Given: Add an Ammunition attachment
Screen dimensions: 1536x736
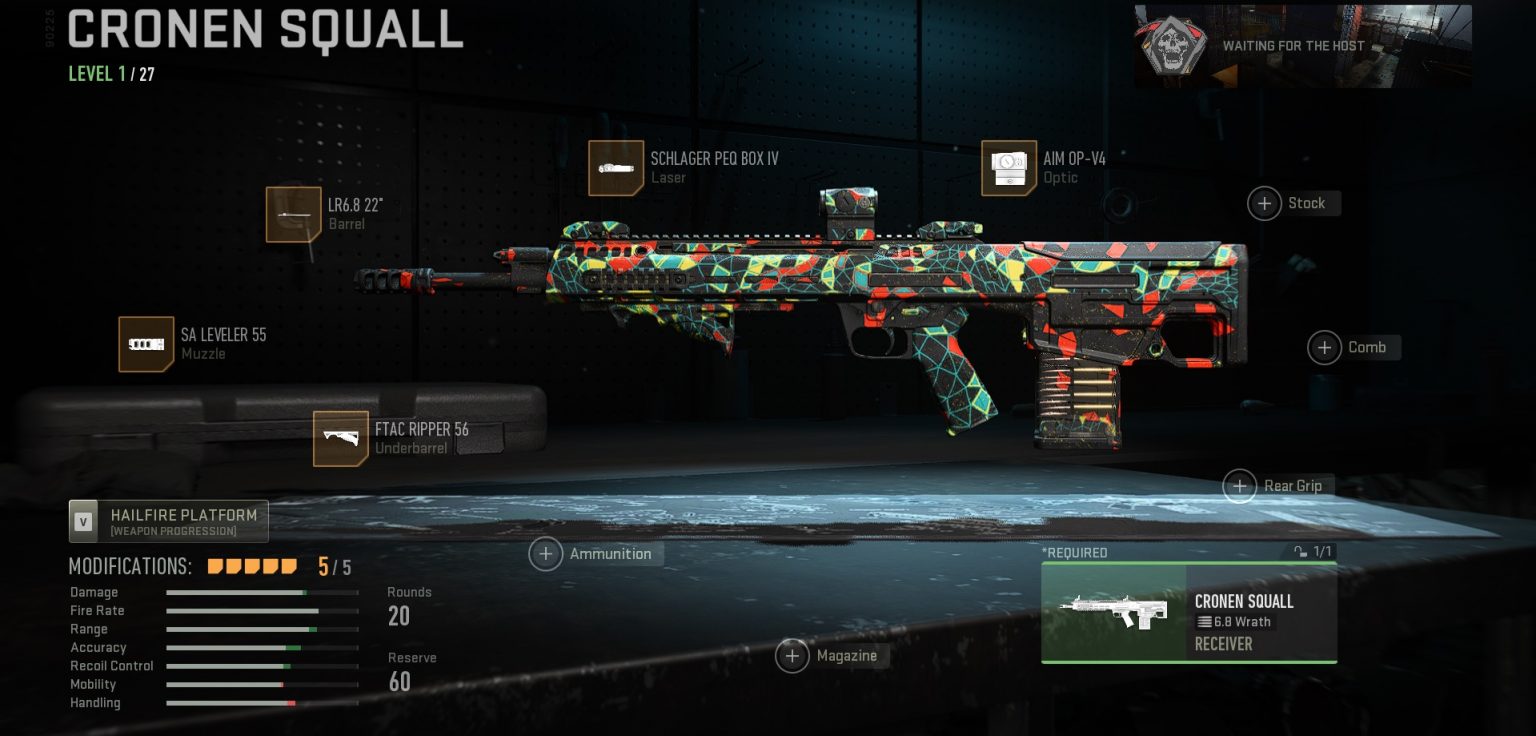Looking at the screenshot, I should (x=546, y=554).
